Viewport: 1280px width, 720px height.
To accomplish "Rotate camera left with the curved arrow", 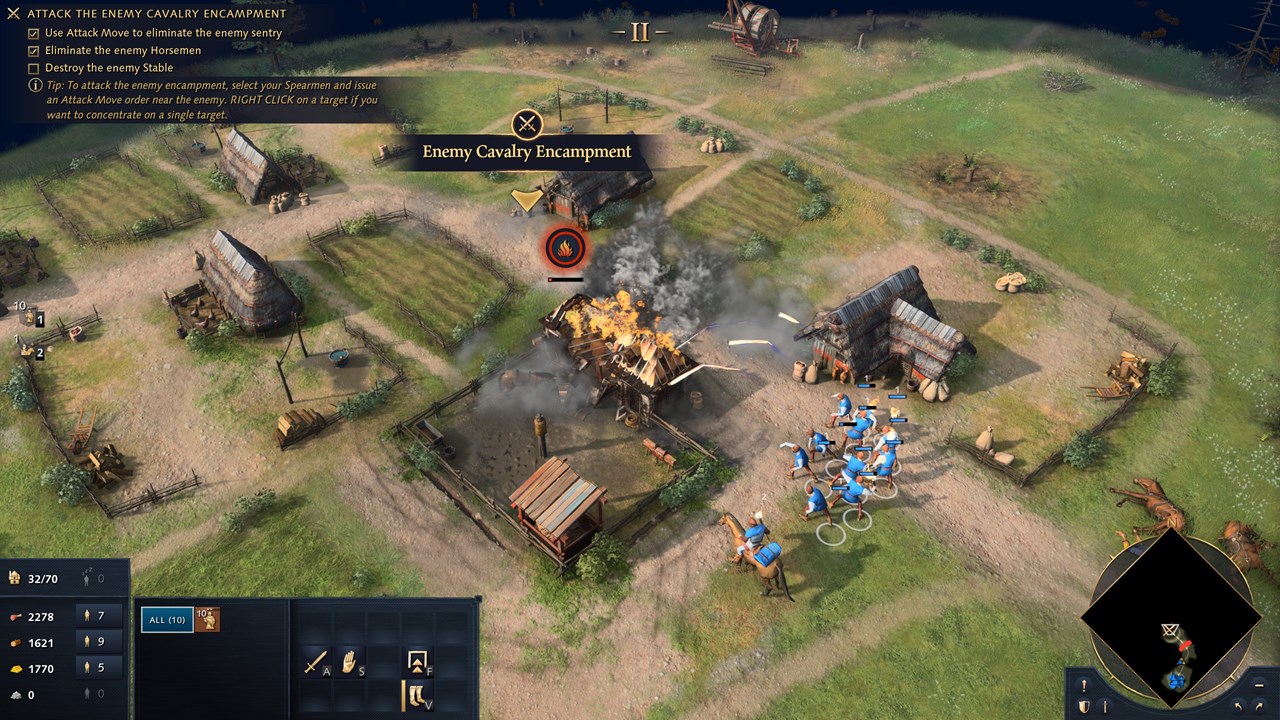I will point(1238,707).
